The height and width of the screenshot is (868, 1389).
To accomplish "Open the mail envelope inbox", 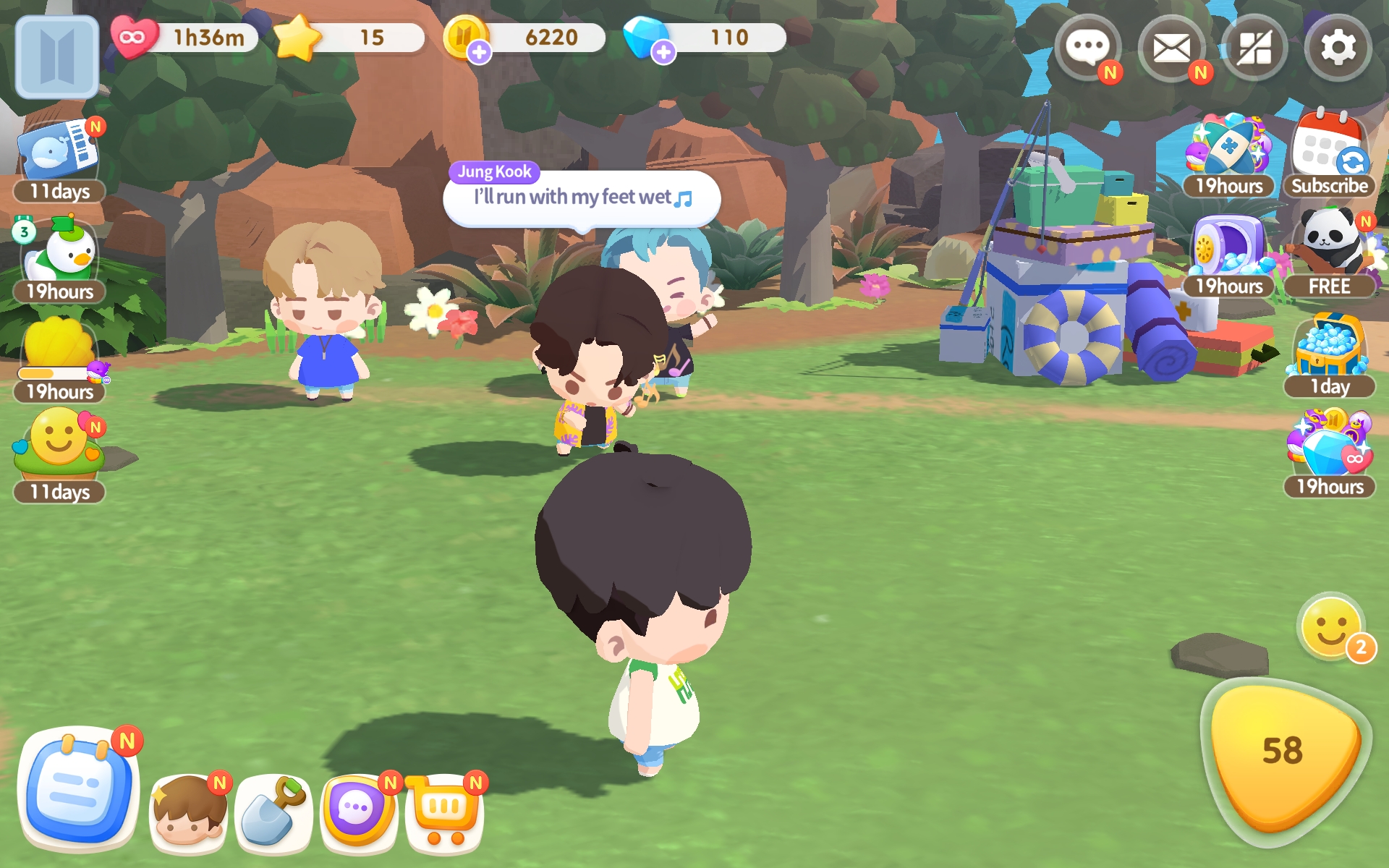I will click(x=1171, y=49).
